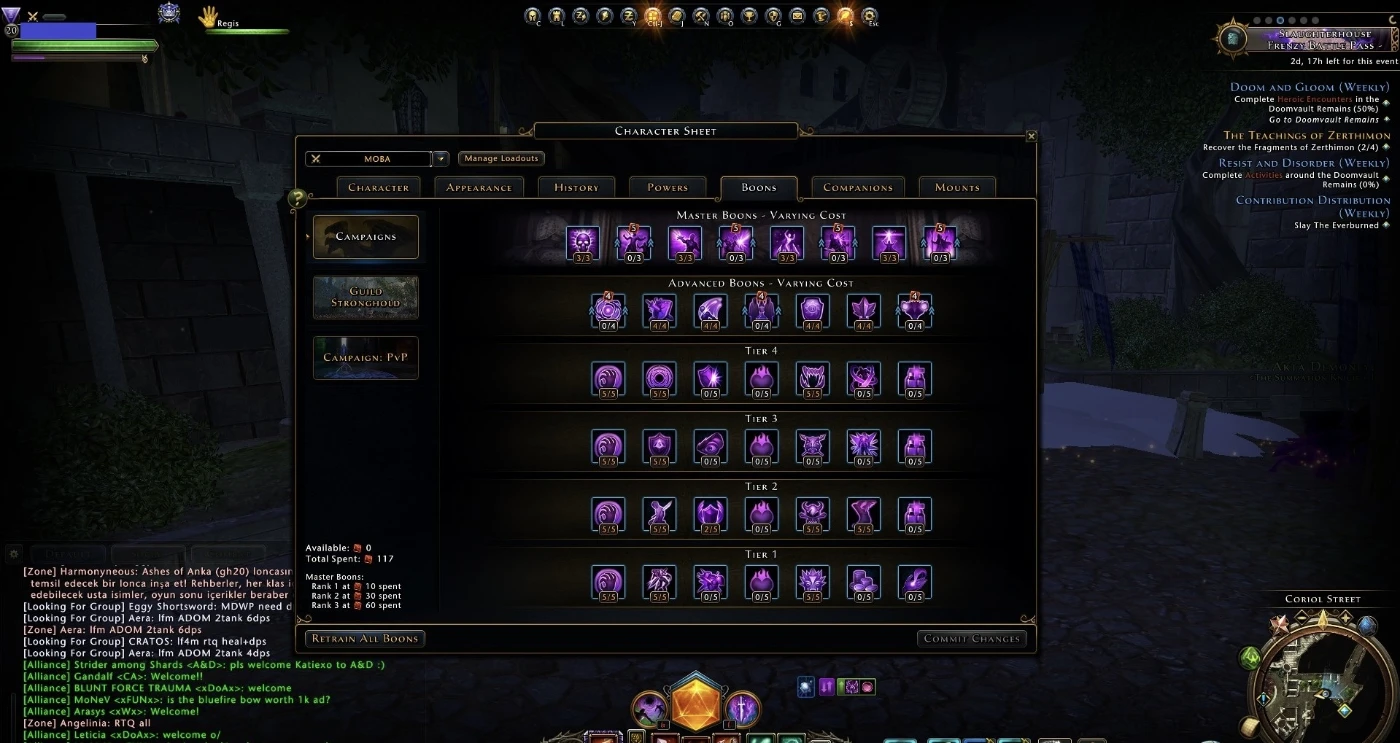The image size is (1400, 743).
Task: Close the Character Sheet window
Action: (1031, 136)
